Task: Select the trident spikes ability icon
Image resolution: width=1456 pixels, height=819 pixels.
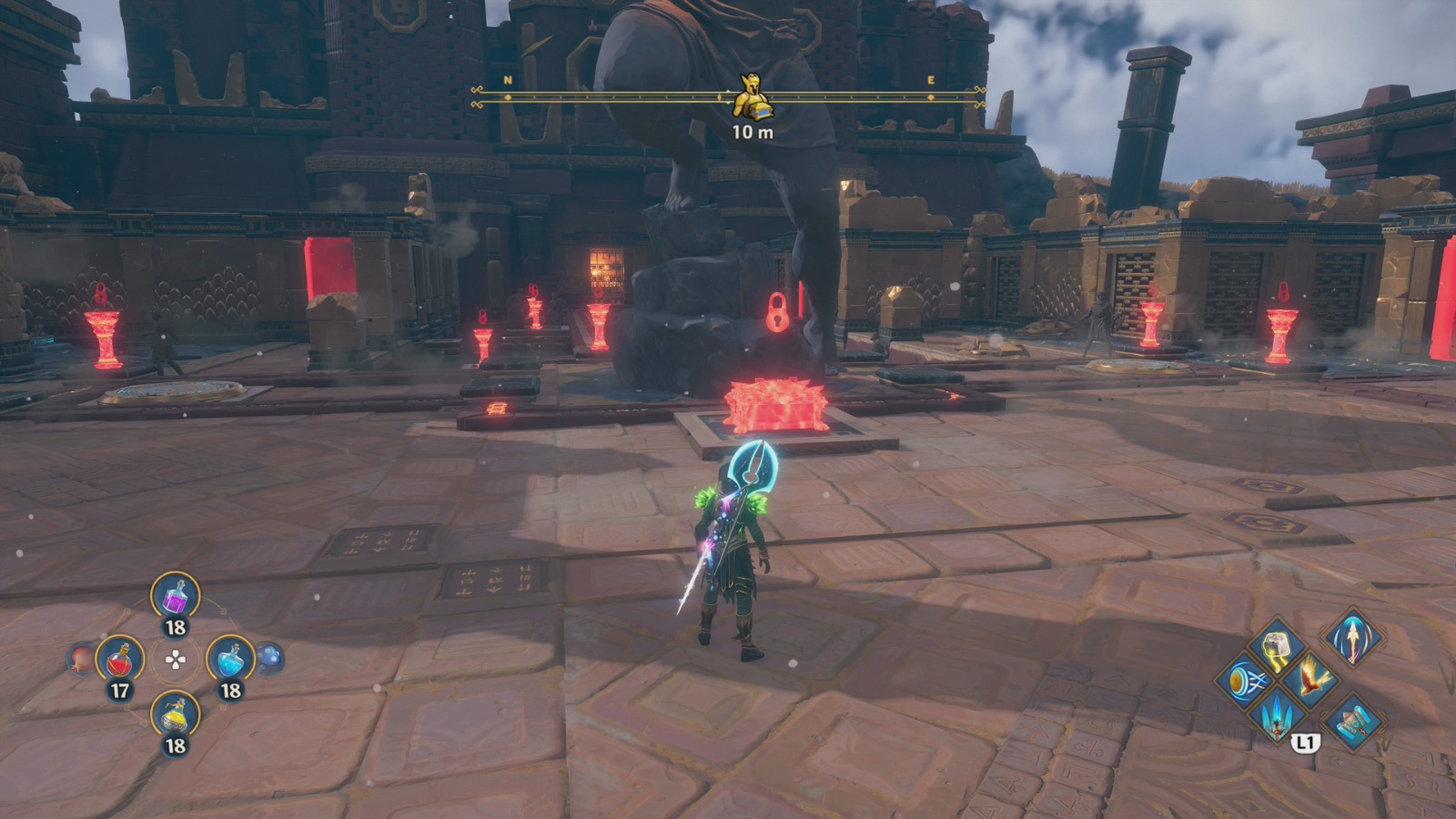Action: [x=1276, y=719]
